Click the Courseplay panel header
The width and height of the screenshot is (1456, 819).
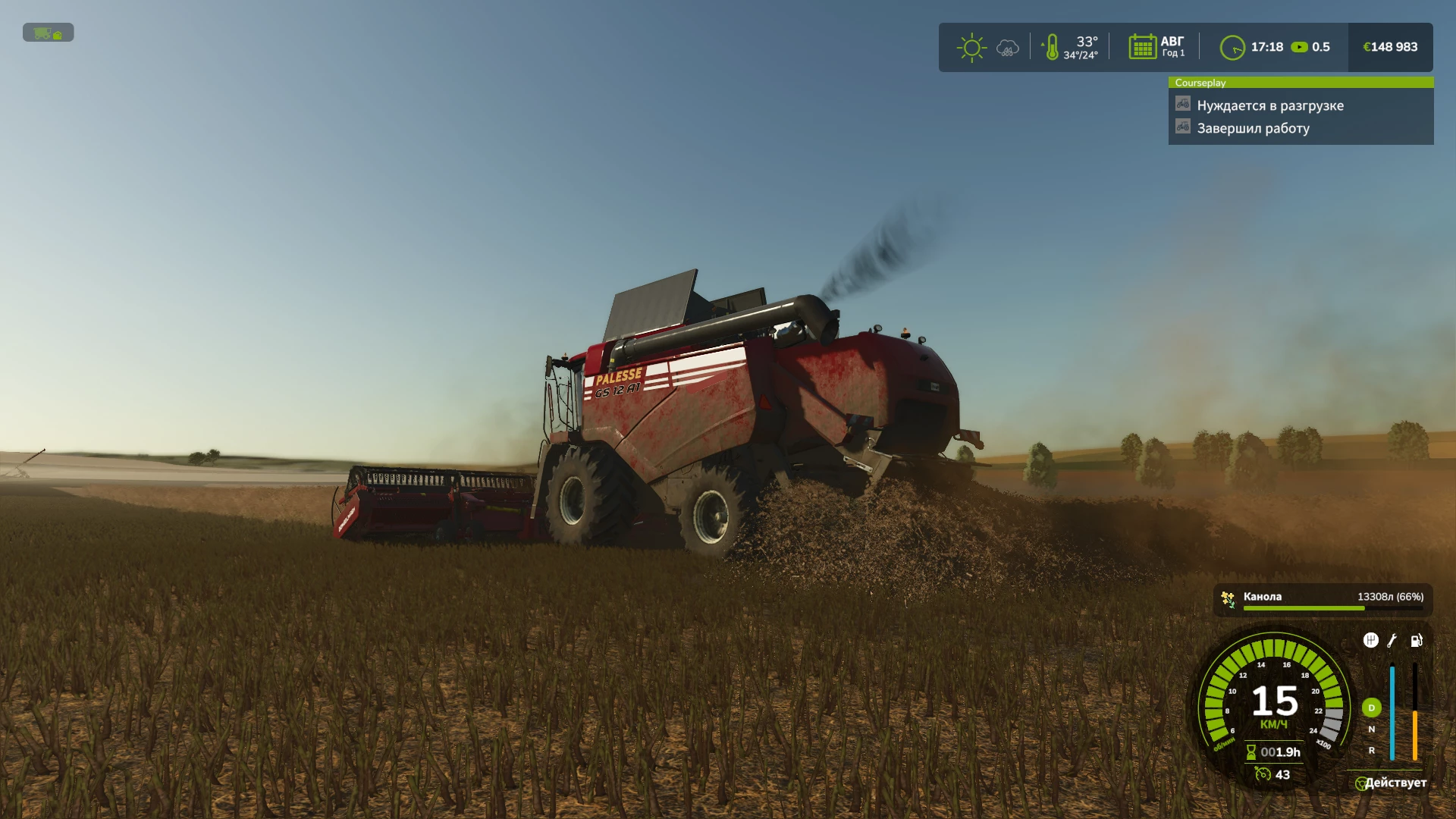1300,83
